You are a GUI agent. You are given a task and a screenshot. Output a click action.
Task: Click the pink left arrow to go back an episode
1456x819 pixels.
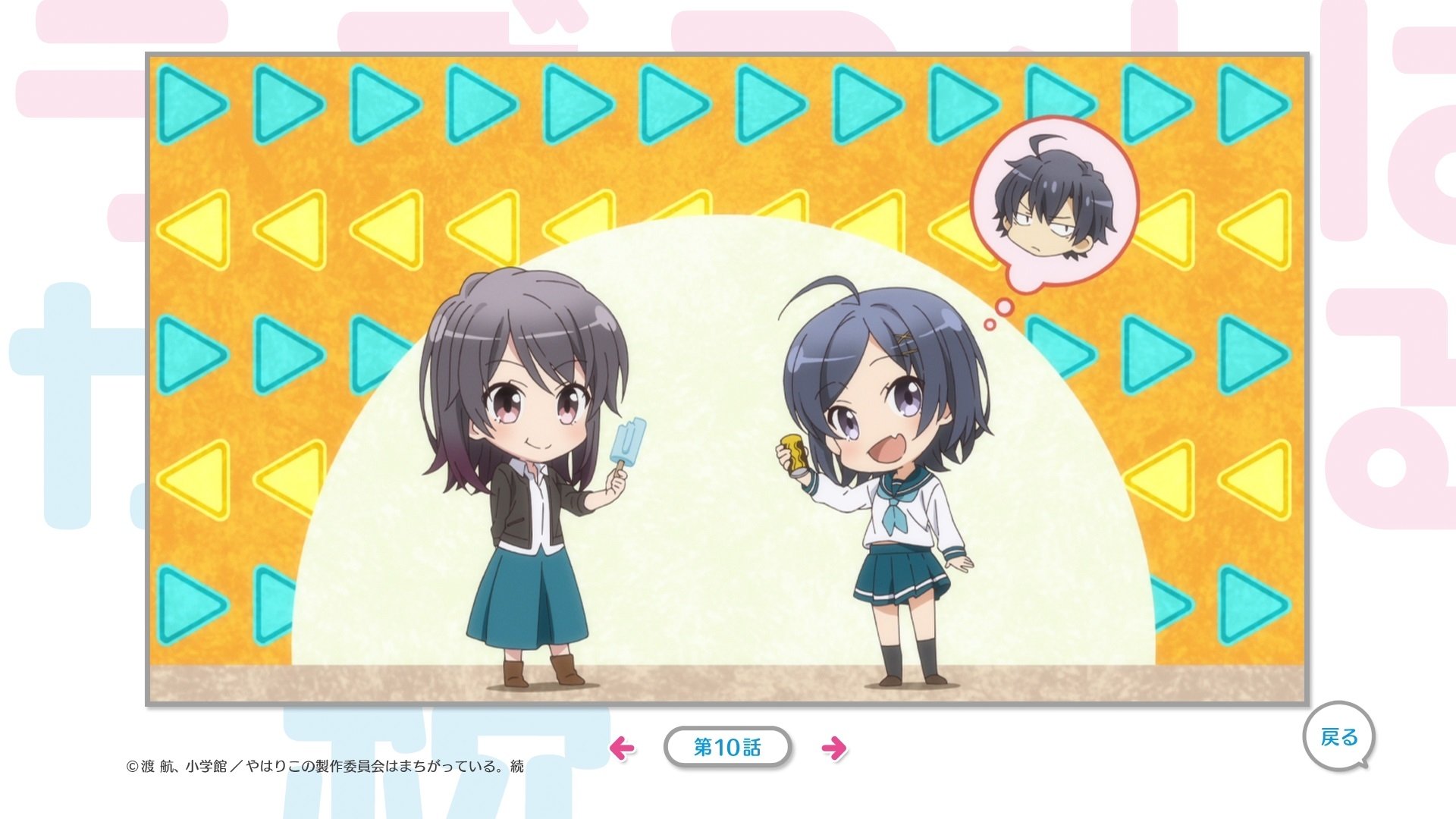pyautogui.click(x=623, y=747)
